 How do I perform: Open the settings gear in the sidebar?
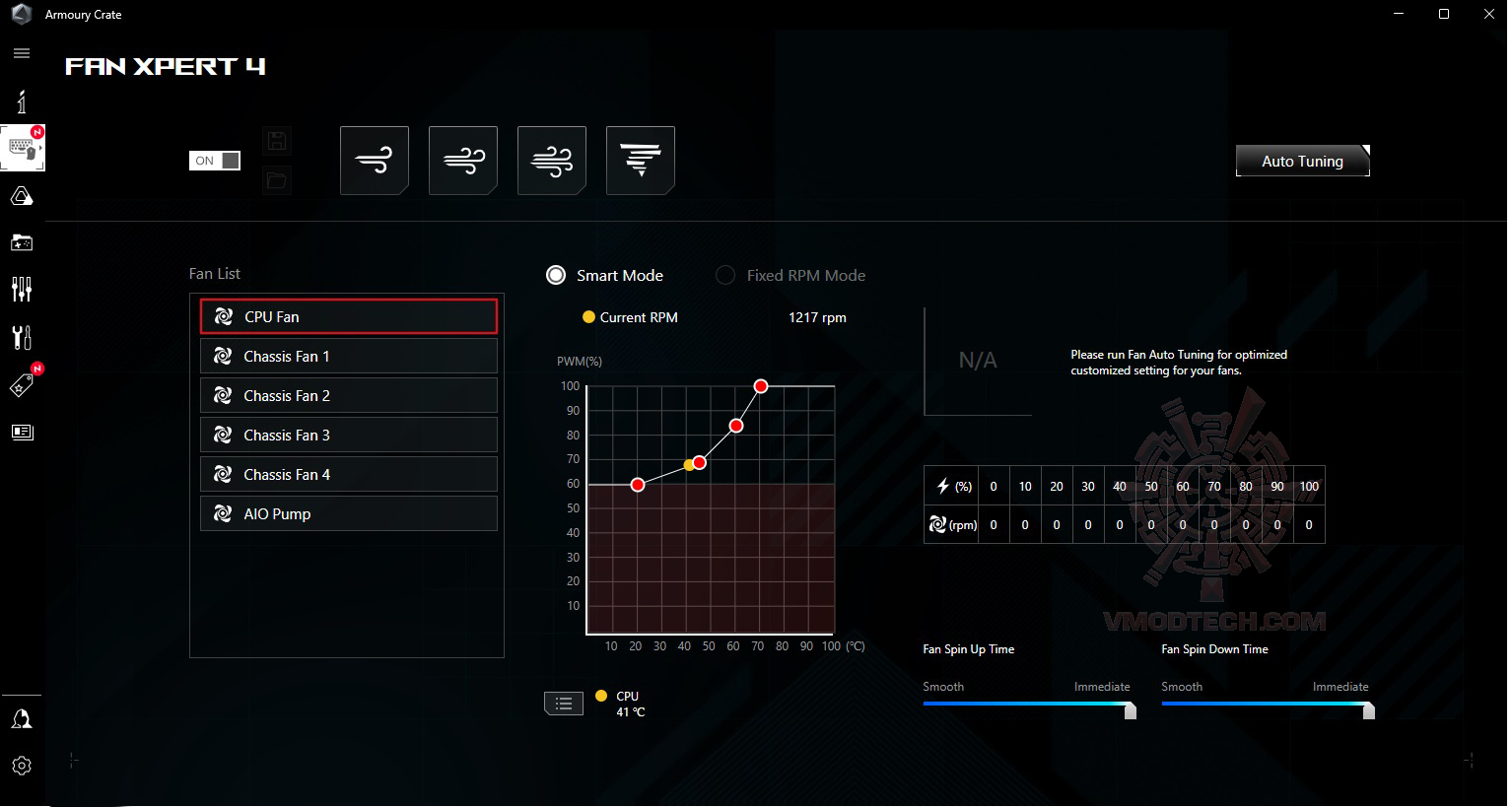point(22,766)
